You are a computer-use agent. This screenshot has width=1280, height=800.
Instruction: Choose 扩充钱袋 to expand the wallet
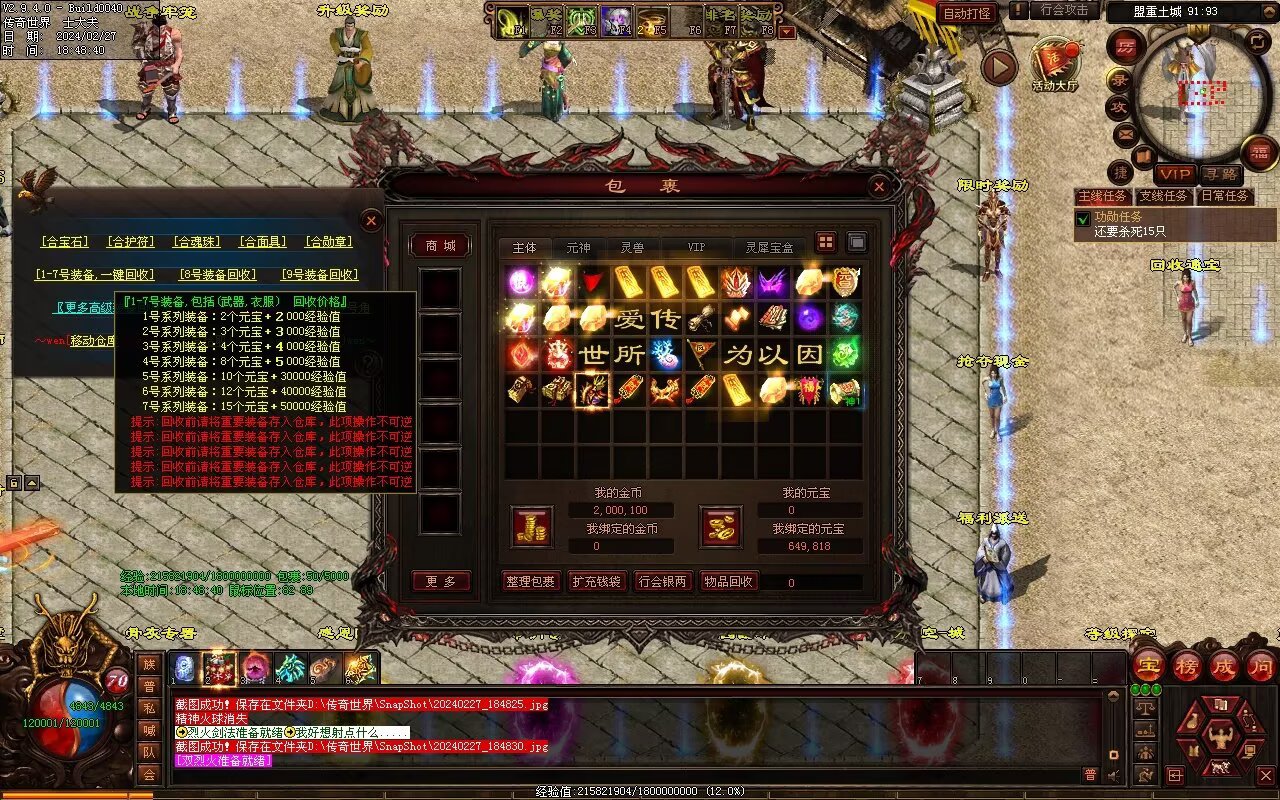596,581
